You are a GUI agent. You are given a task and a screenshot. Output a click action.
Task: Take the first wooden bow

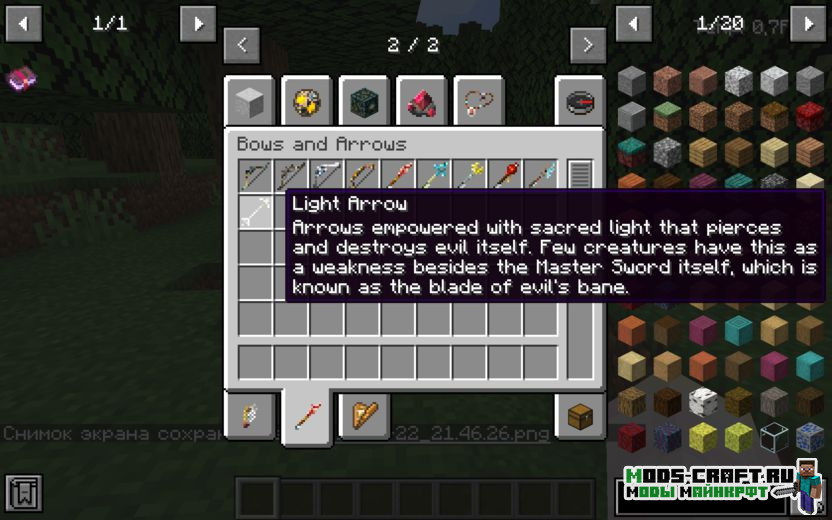tap(255, 176)
